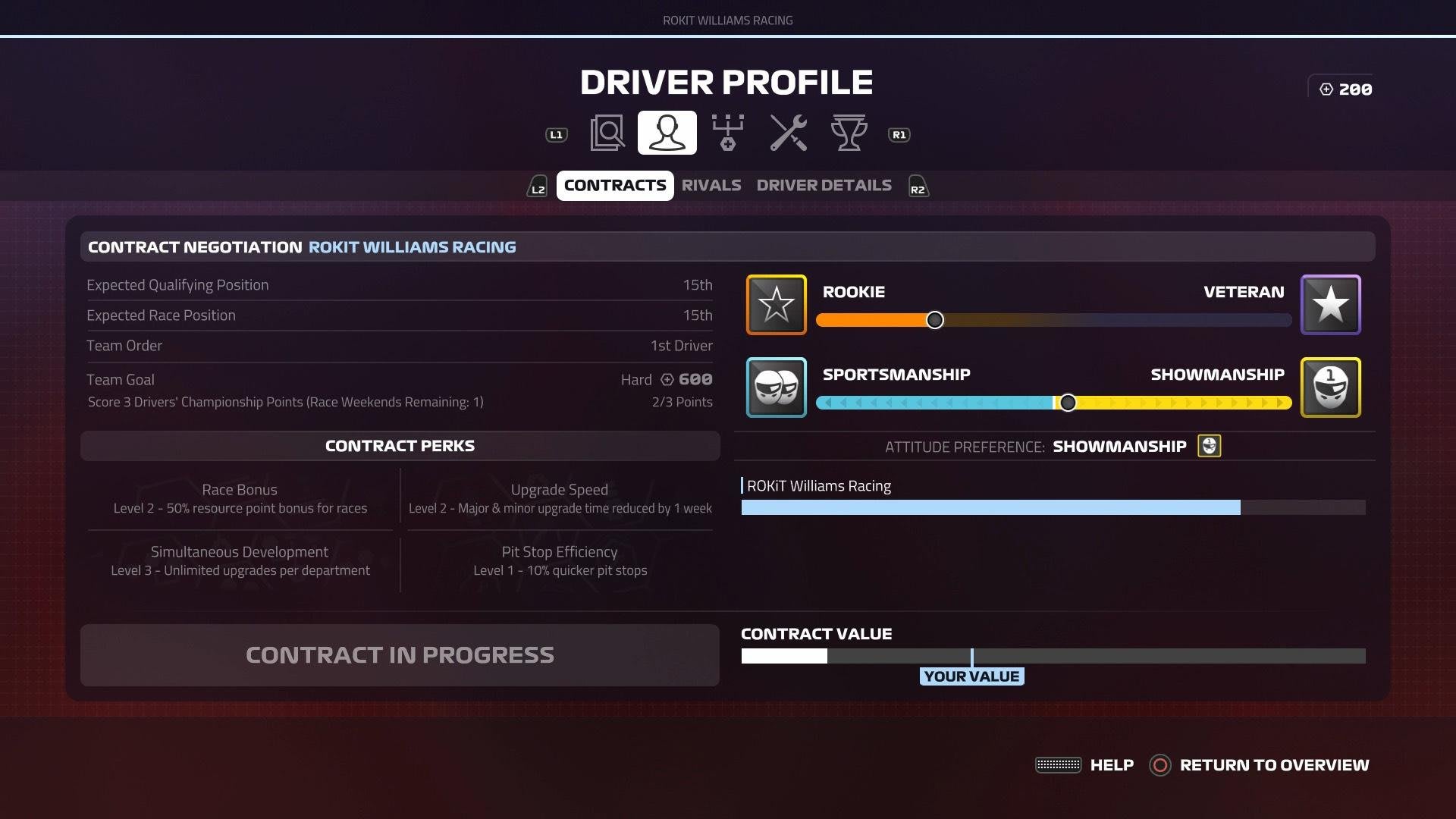Screen dimensions: 1456x819
Task: Open the wrench and screwdriver tab
Action: click(x=788, y=133)
